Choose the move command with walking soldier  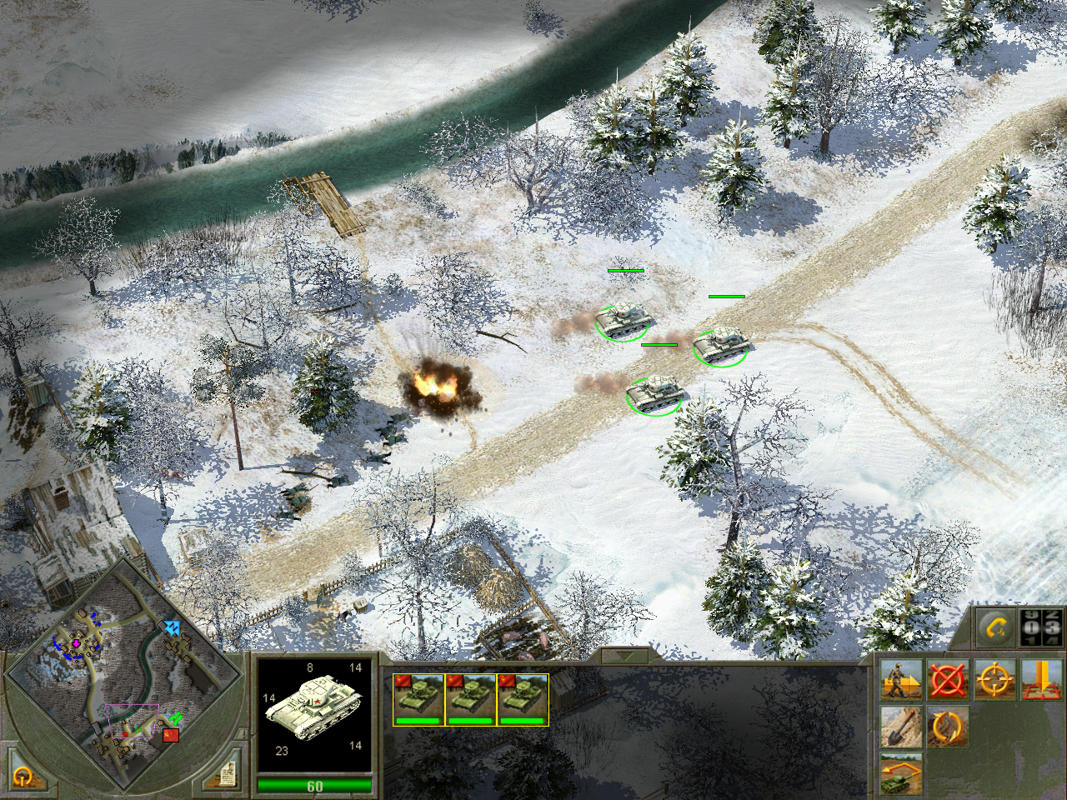tap(902, 680)
